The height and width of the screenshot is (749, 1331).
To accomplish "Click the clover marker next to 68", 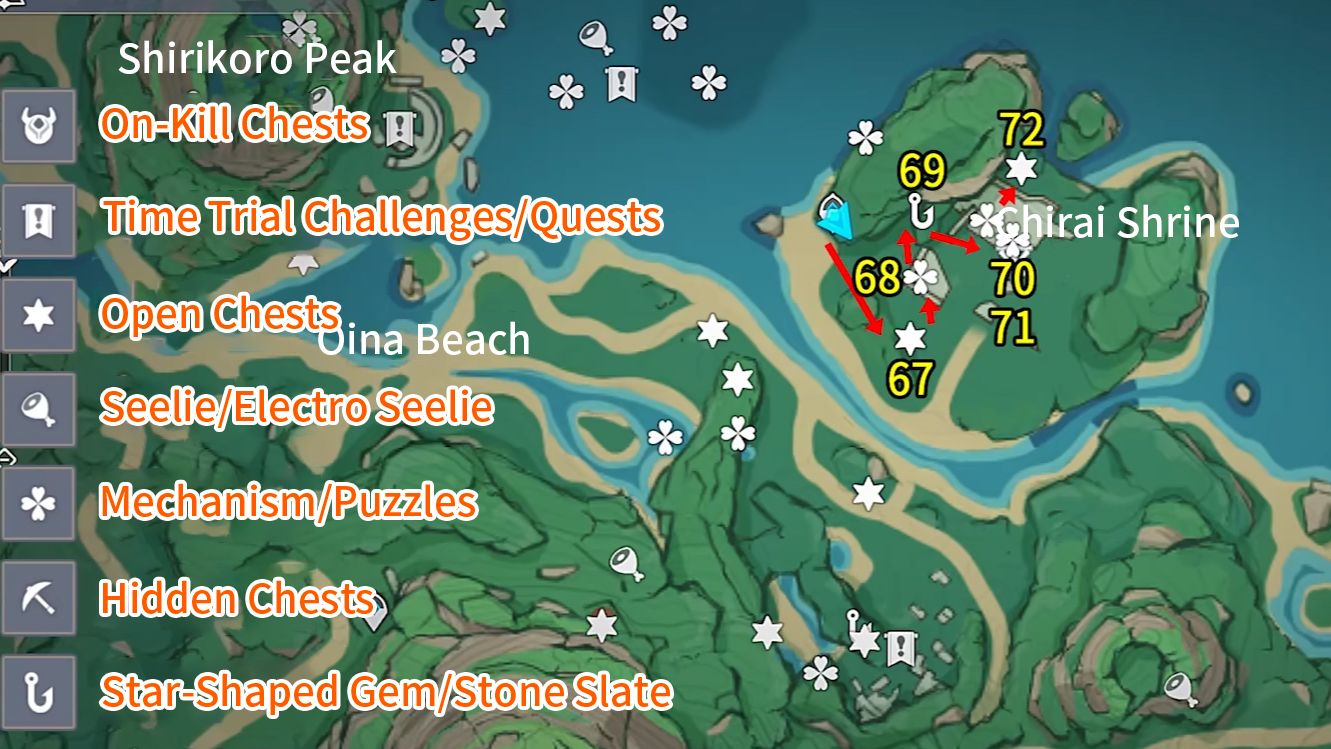I will coord(920,277).
